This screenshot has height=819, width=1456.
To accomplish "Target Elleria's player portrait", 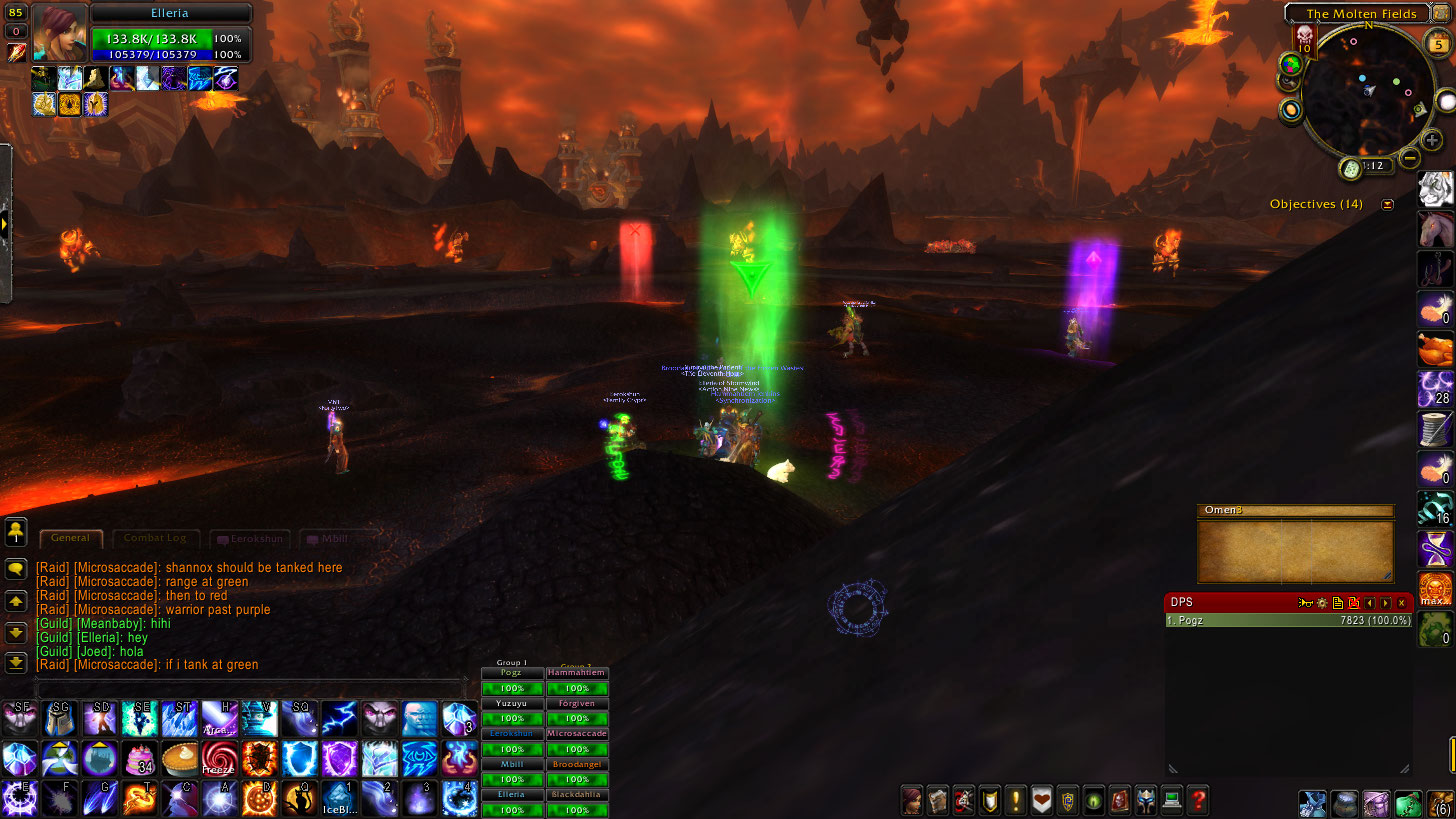I will pyautogui.click(x=59, y=33).
